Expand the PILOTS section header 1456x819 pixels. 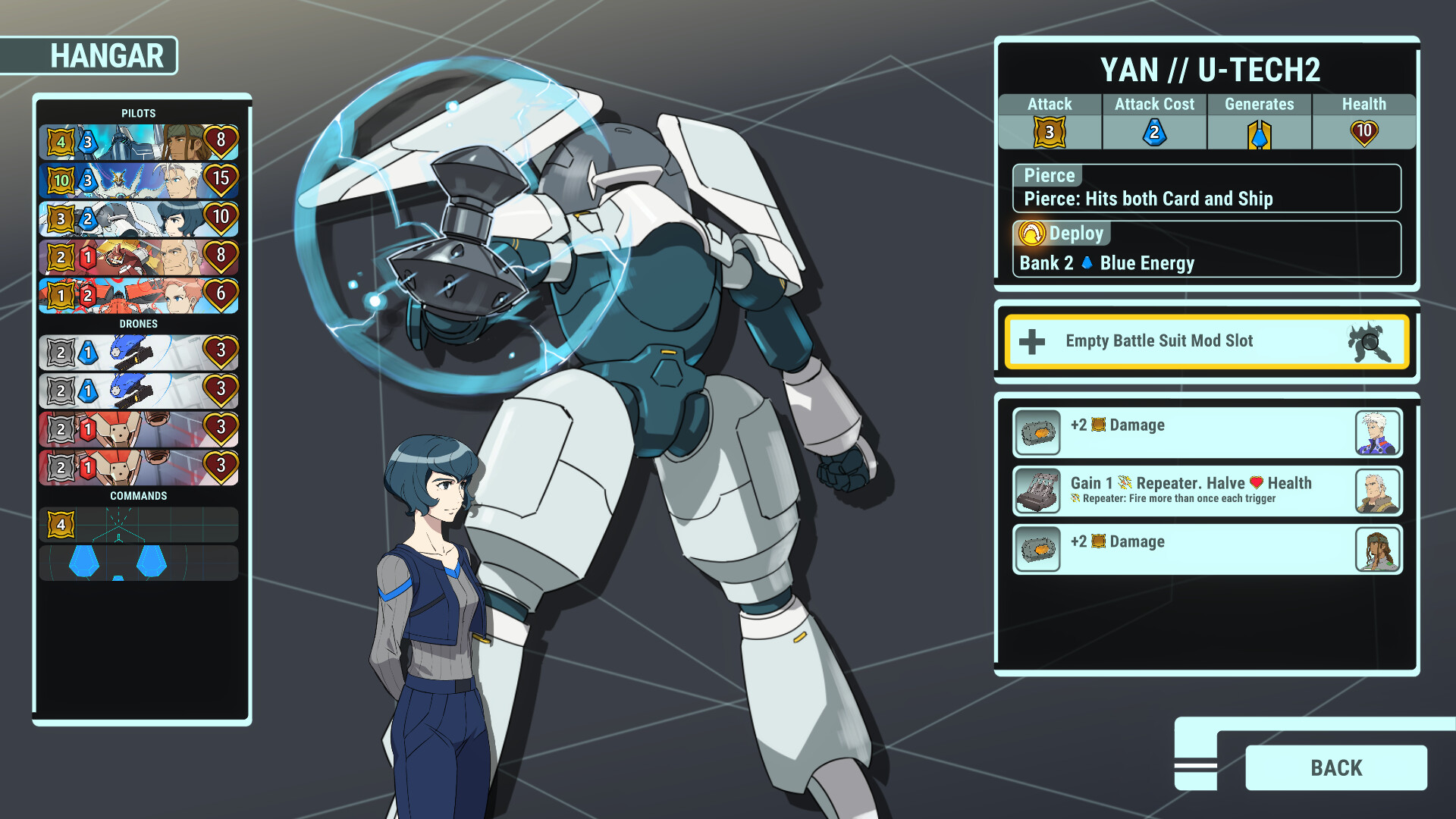(138, 112)
